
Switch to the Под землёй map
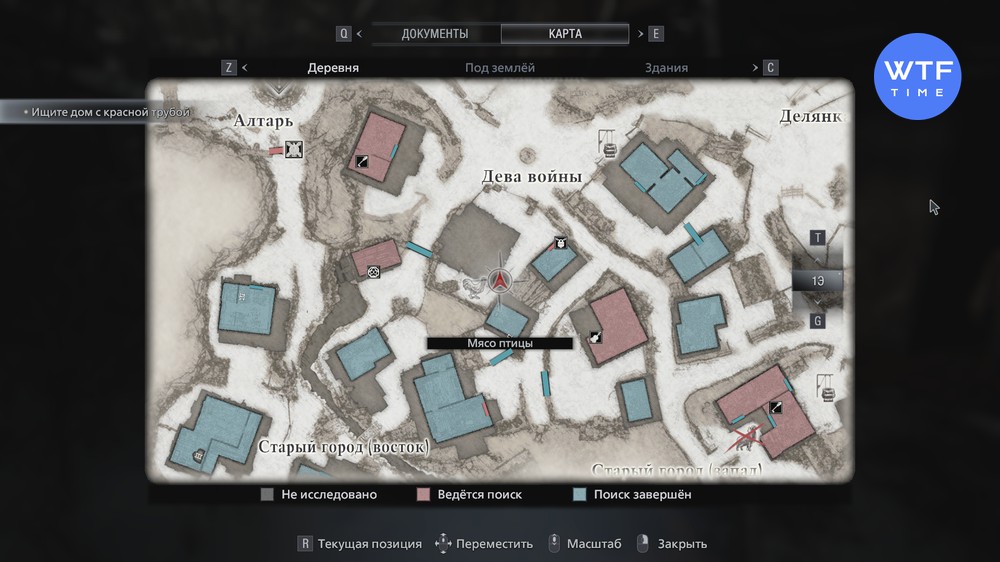coord(500,68)
